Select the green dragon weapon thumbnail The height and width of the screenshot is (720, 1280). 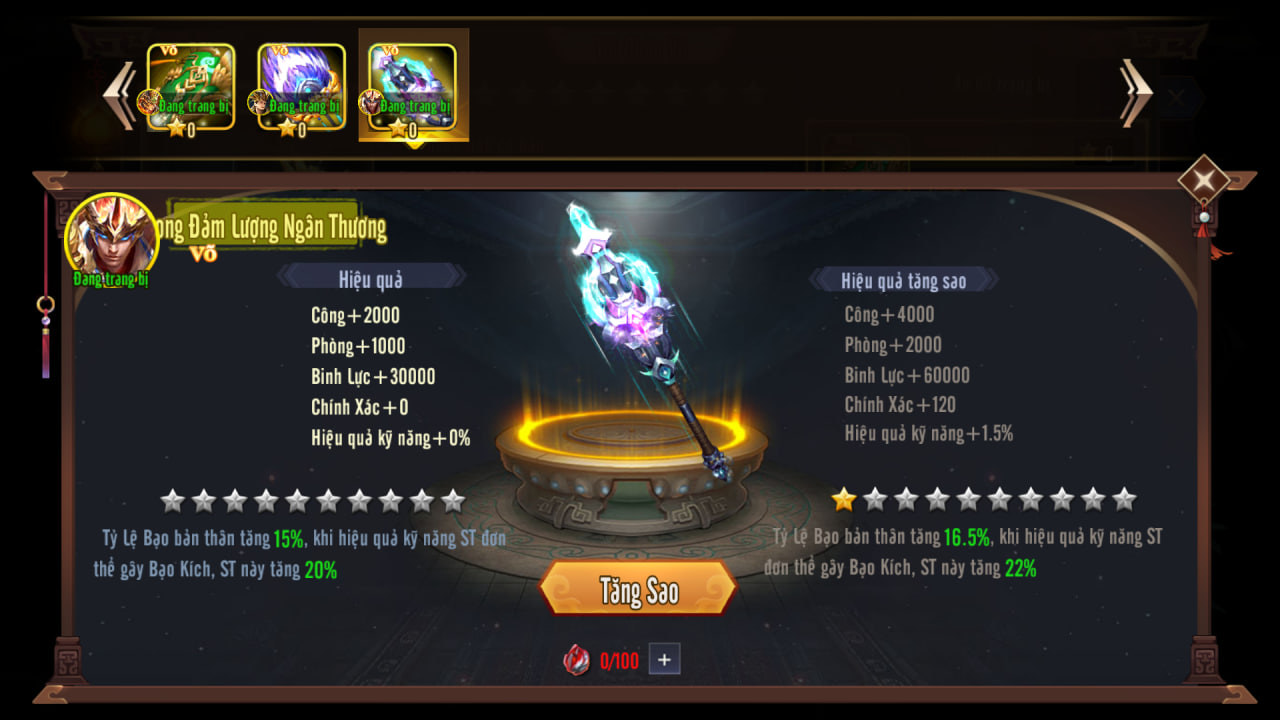(191, 88)
